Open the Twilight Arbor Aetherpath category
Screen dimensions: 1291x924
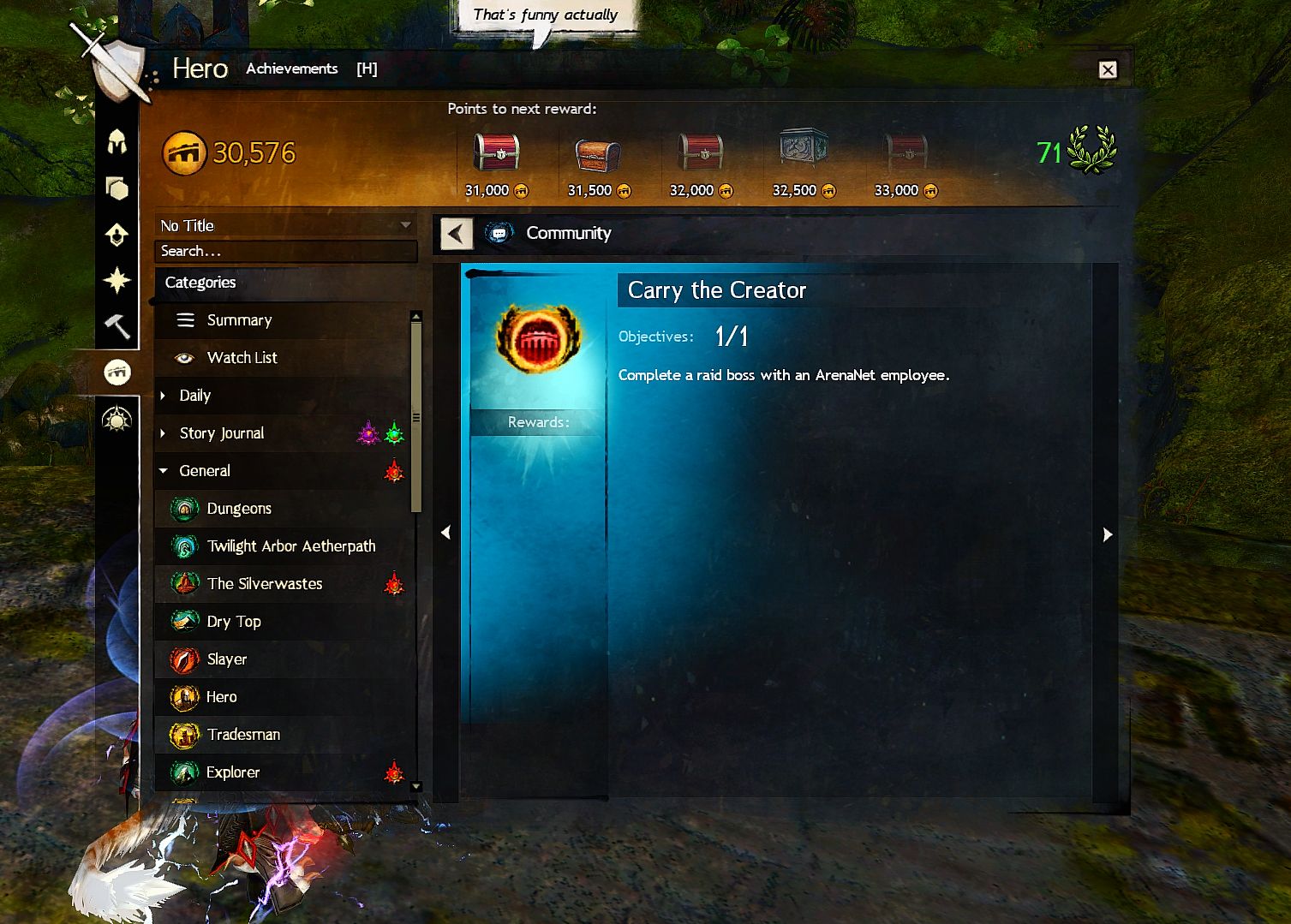[x=290, y=545]
